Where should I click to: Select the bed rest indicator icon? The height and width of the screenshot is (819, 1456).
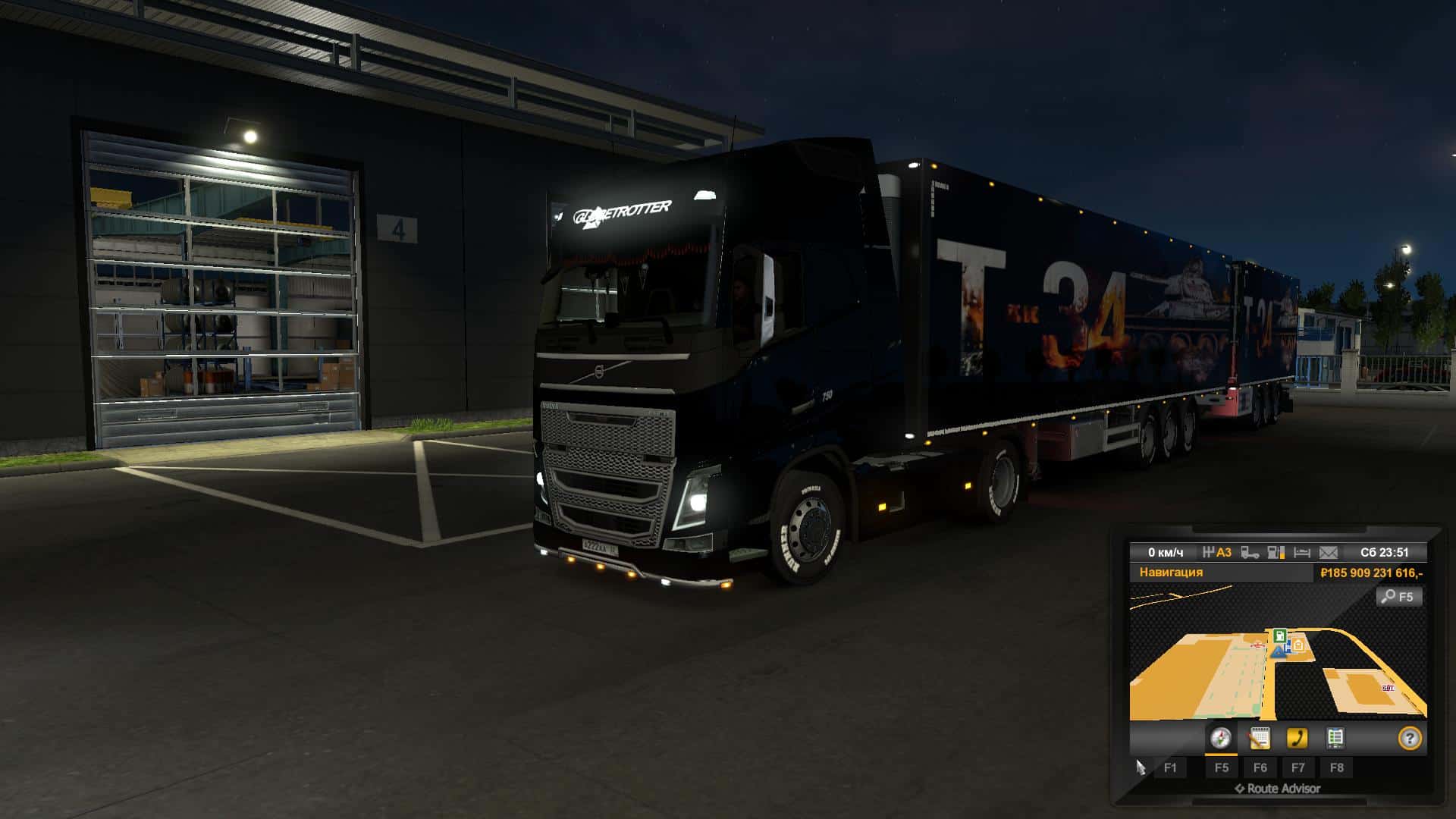coord(1302,553)
